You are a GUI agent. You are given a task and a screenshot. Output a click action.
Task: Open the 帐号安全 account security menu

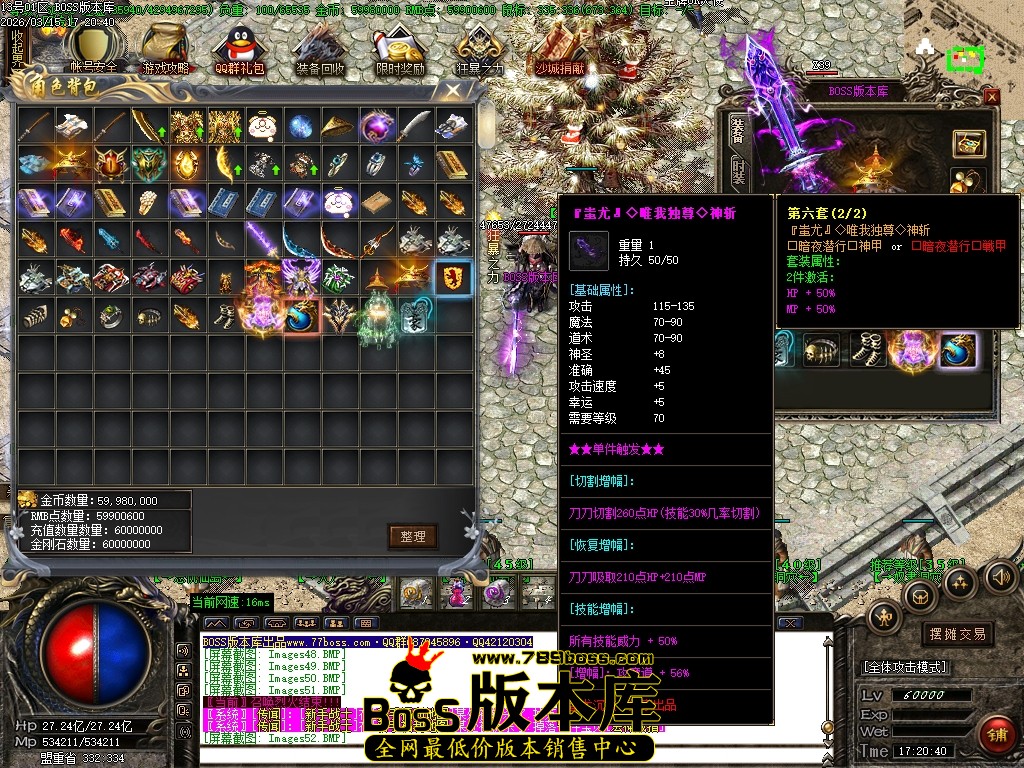(93, 50)
